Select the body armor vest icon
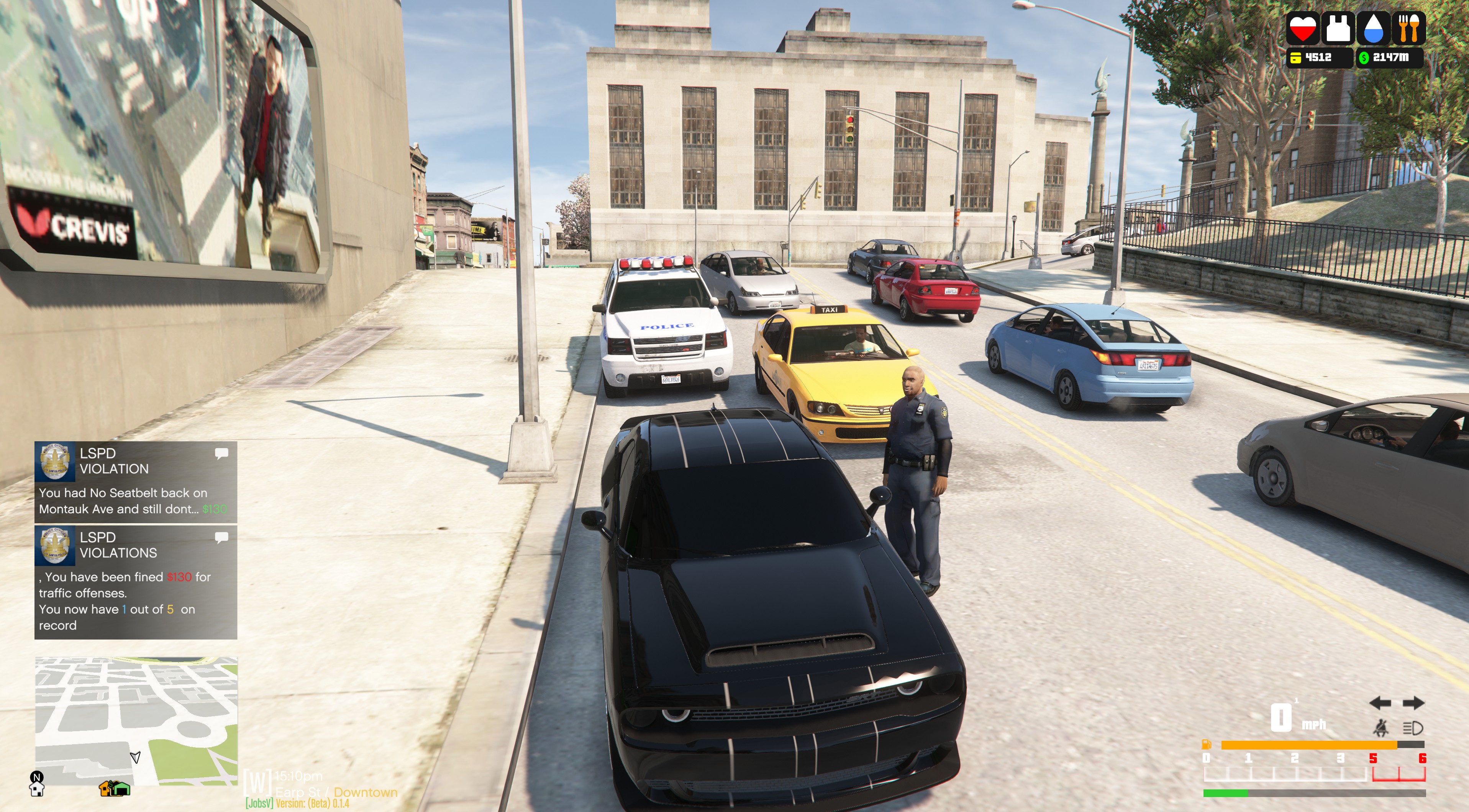This screenshot has width=1469, height=812. tap(1338, 28)
